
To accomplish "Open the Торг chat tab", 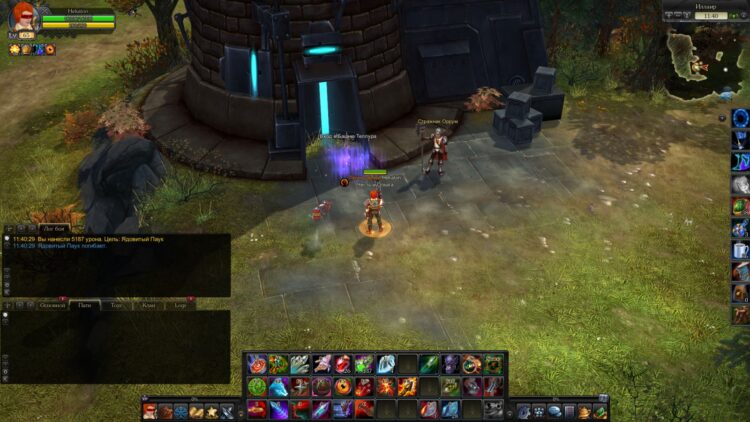I will click(117, 304).
